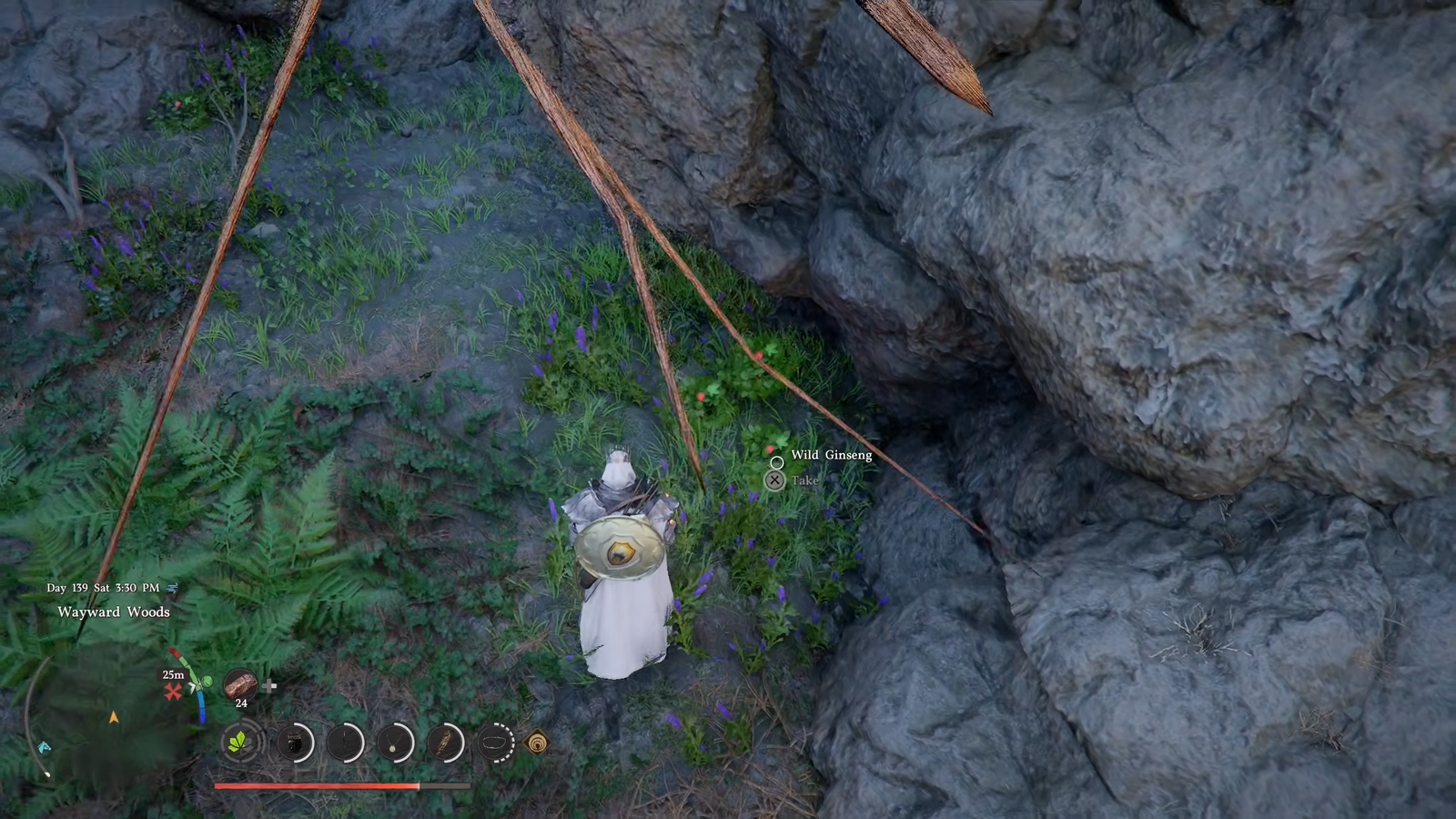This screenshot has width=1456, height=819.
Task: Select the ornate scabbard slot
Action: tap(445, 743)
